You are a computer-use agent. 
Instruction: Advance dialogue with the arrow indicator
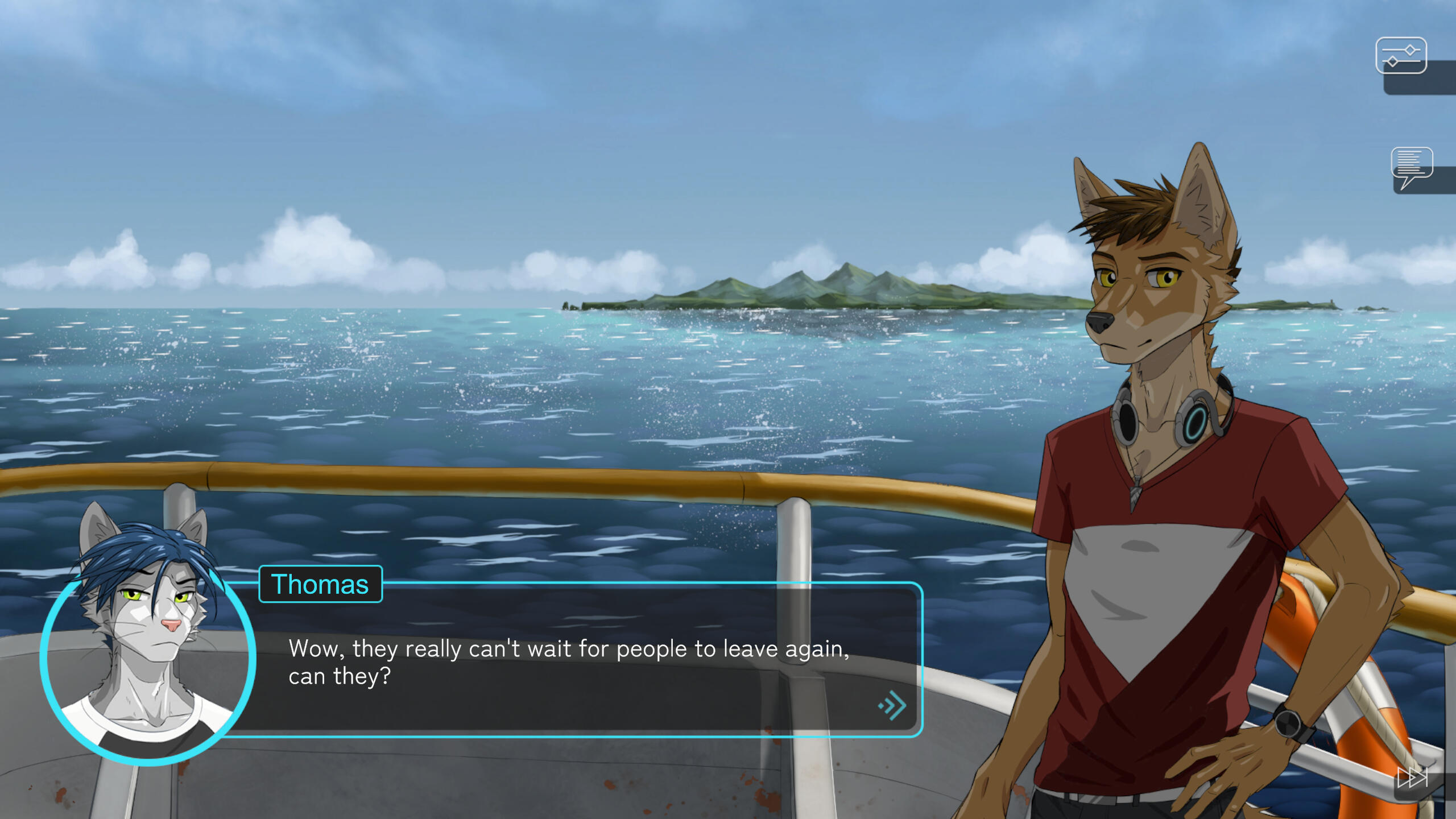point(892,706)
